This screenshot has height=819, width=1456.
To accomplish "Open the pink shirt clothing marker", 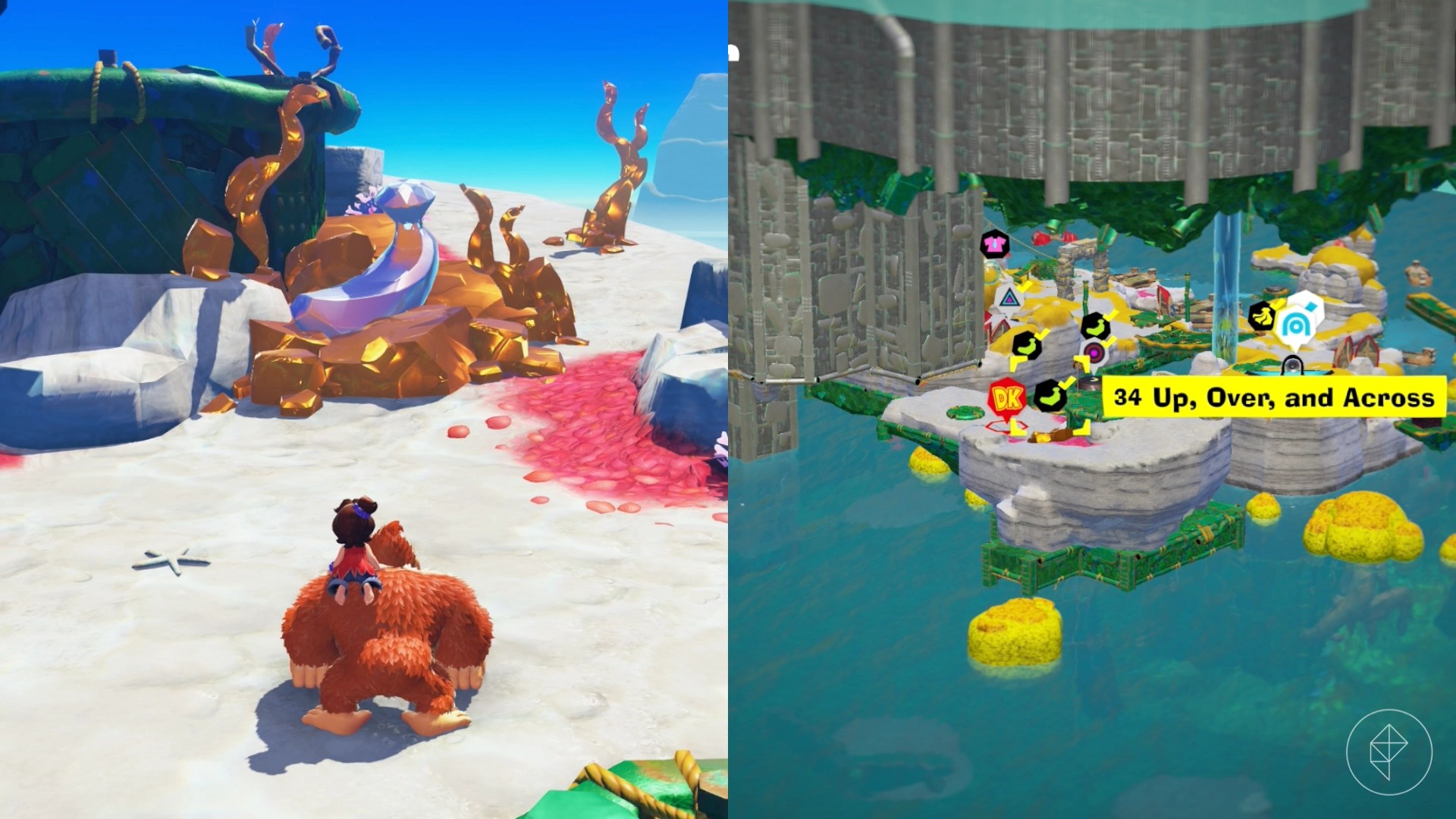I will (994, 244).
